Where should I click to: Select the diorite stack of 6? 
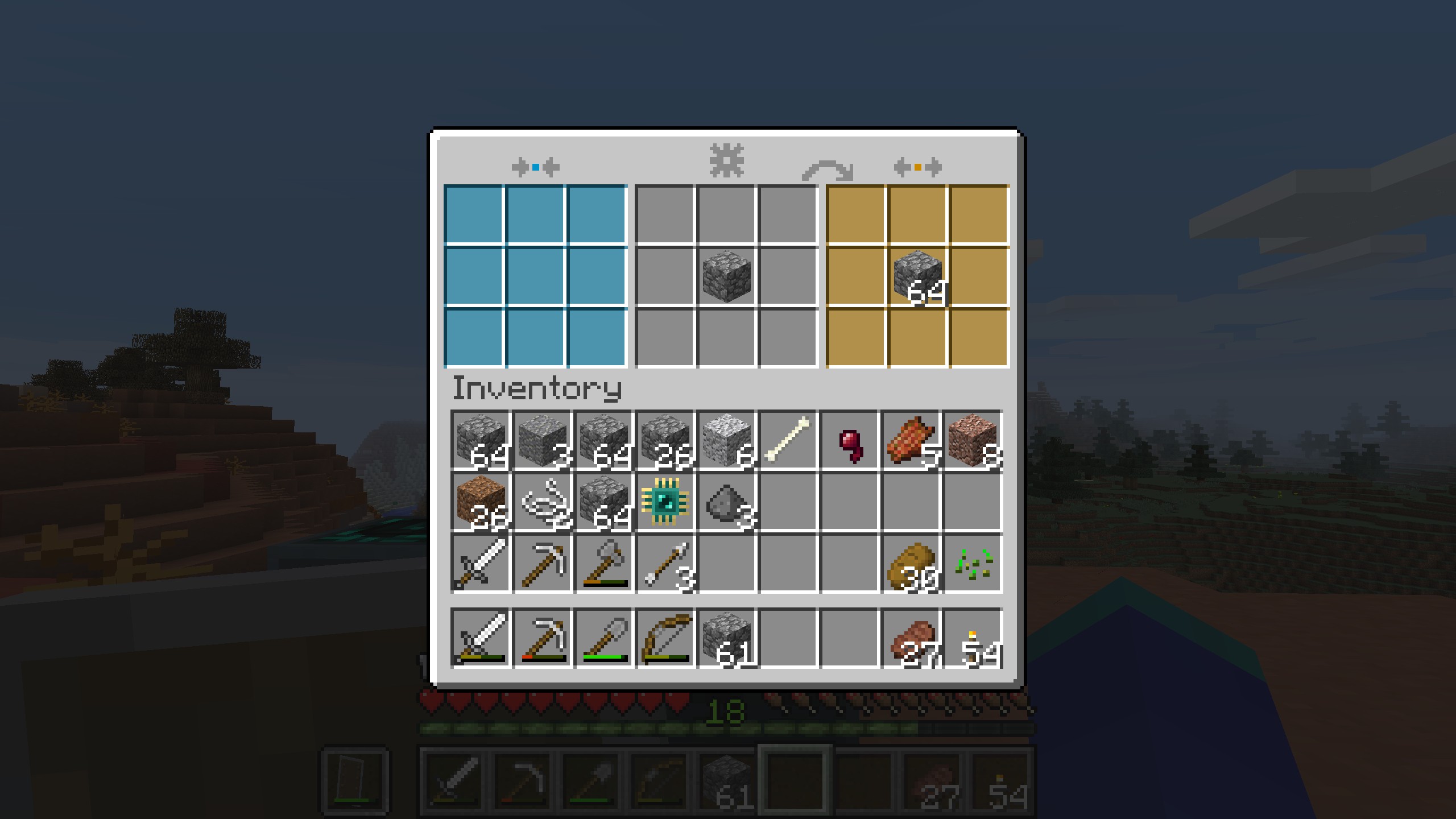[x=726, y=441]
